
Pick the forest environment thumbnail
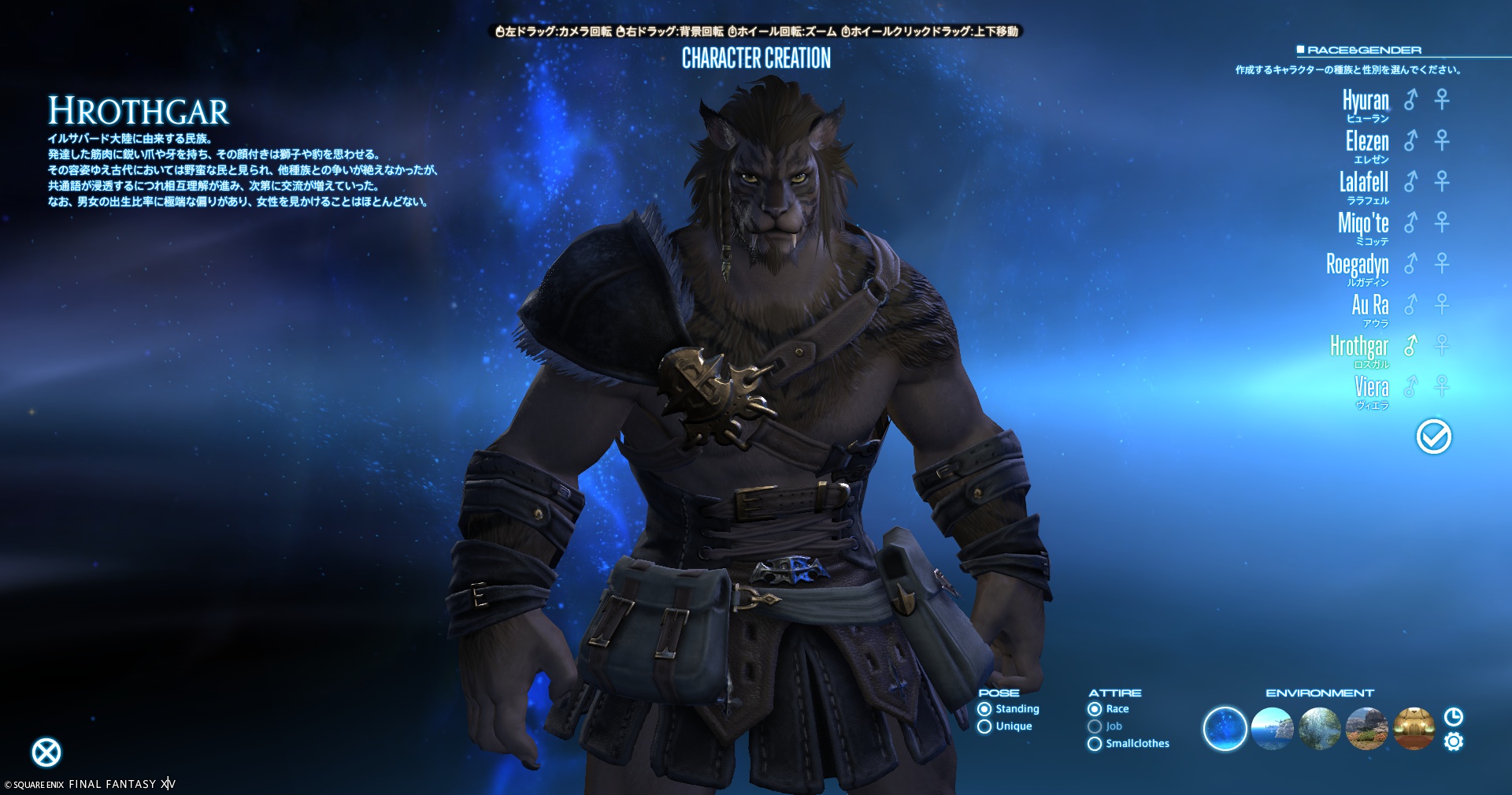tap(1319, 729)
